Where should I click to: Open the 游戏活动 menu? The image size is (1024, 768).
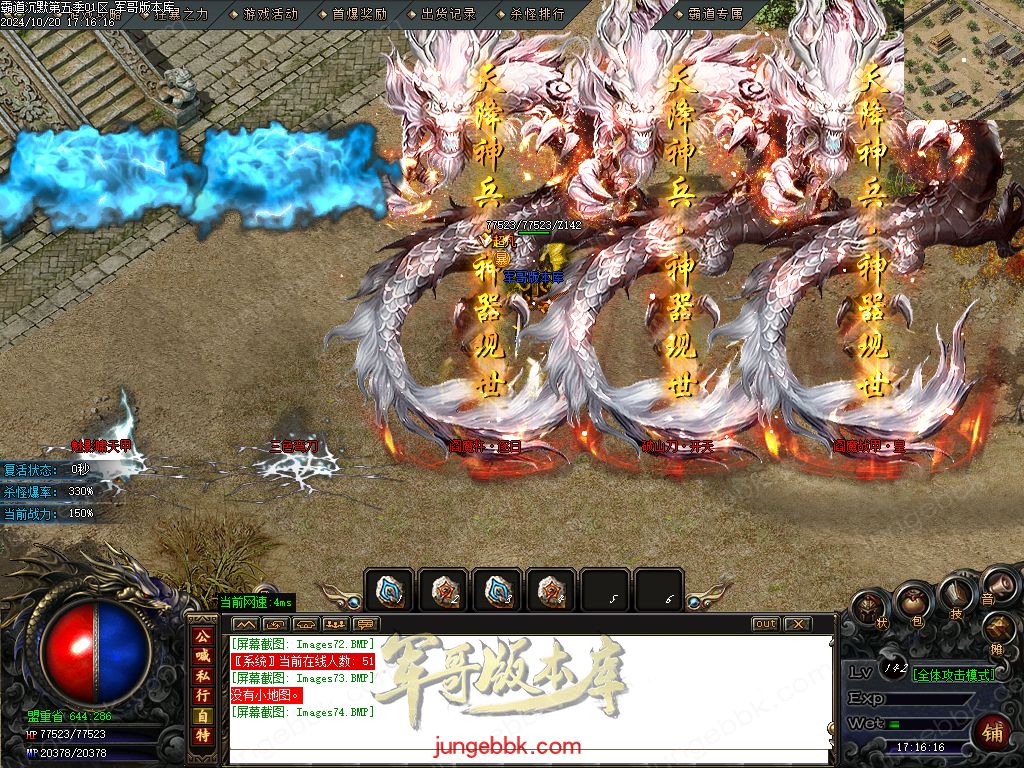tap(269, 14)
